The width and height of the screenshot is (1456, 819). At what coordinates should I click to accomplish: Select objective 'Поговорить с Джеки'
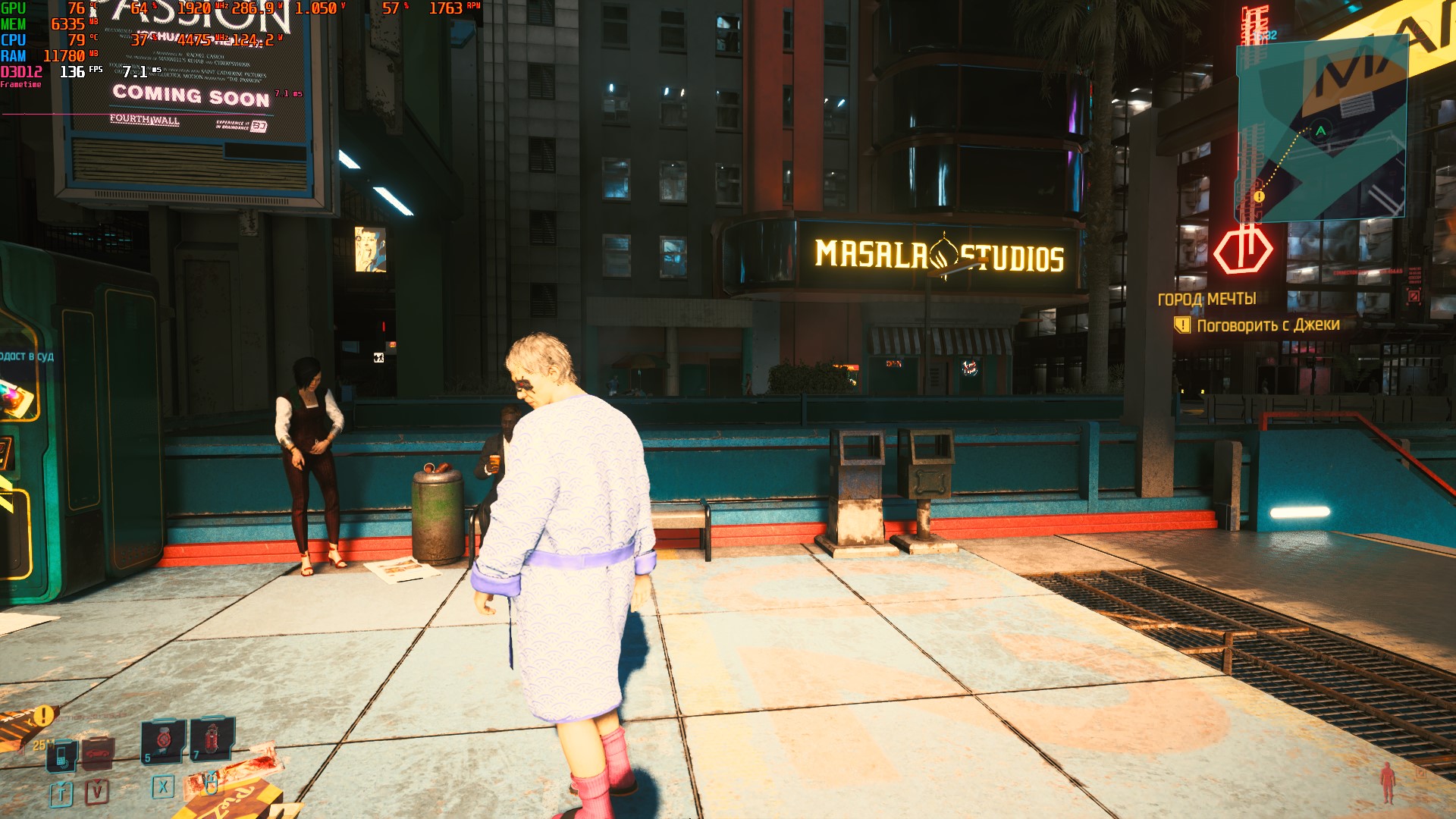[x=1268, y=325]
